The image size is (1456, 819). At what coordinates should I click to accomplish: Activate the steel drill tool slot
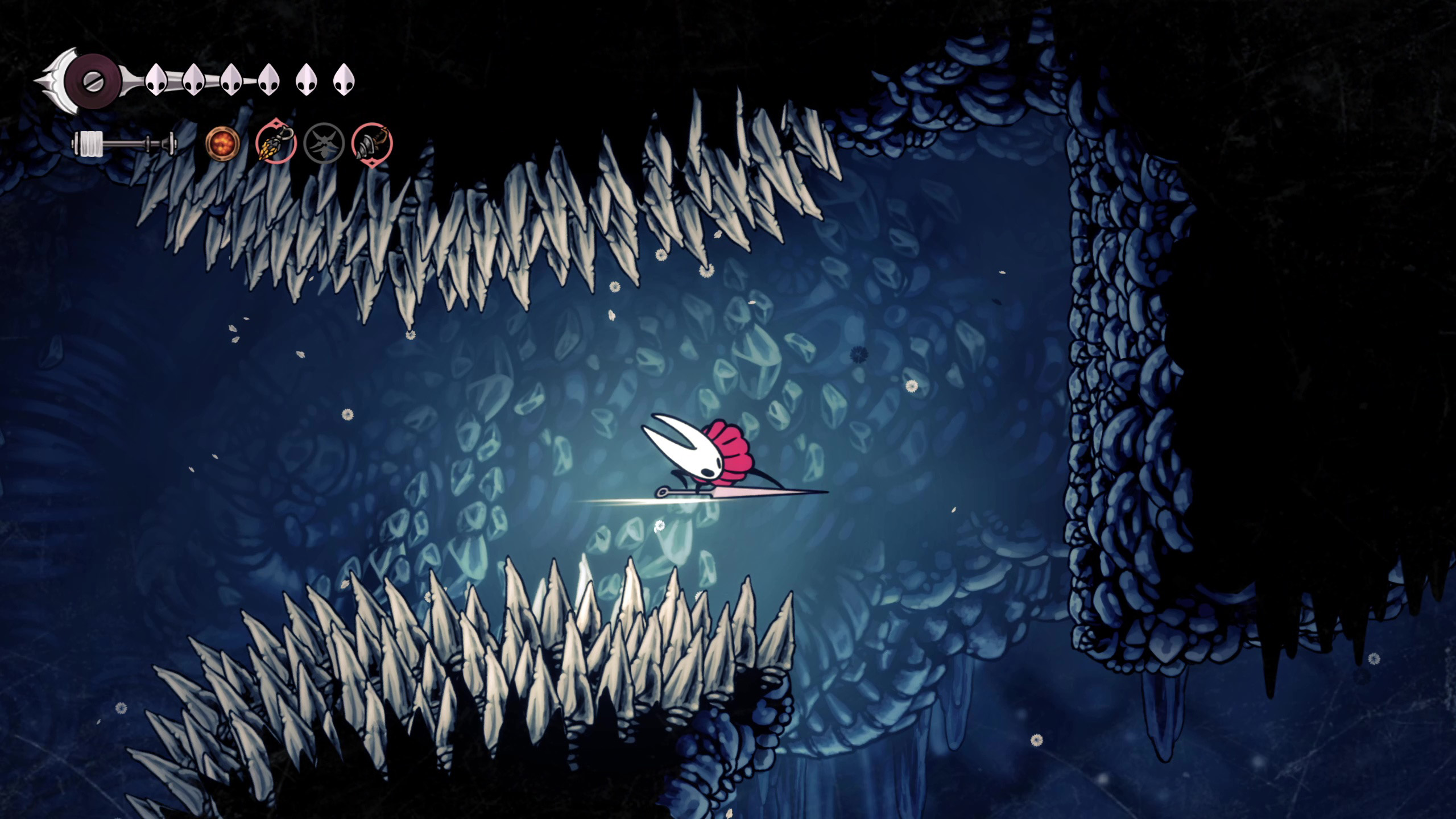[x=372, y=143]
